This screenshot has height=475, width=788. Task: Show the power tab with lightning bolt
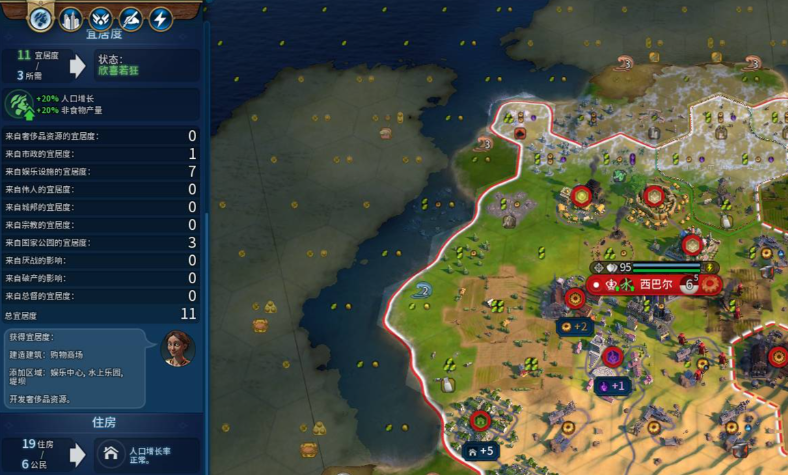coord(161,18)
